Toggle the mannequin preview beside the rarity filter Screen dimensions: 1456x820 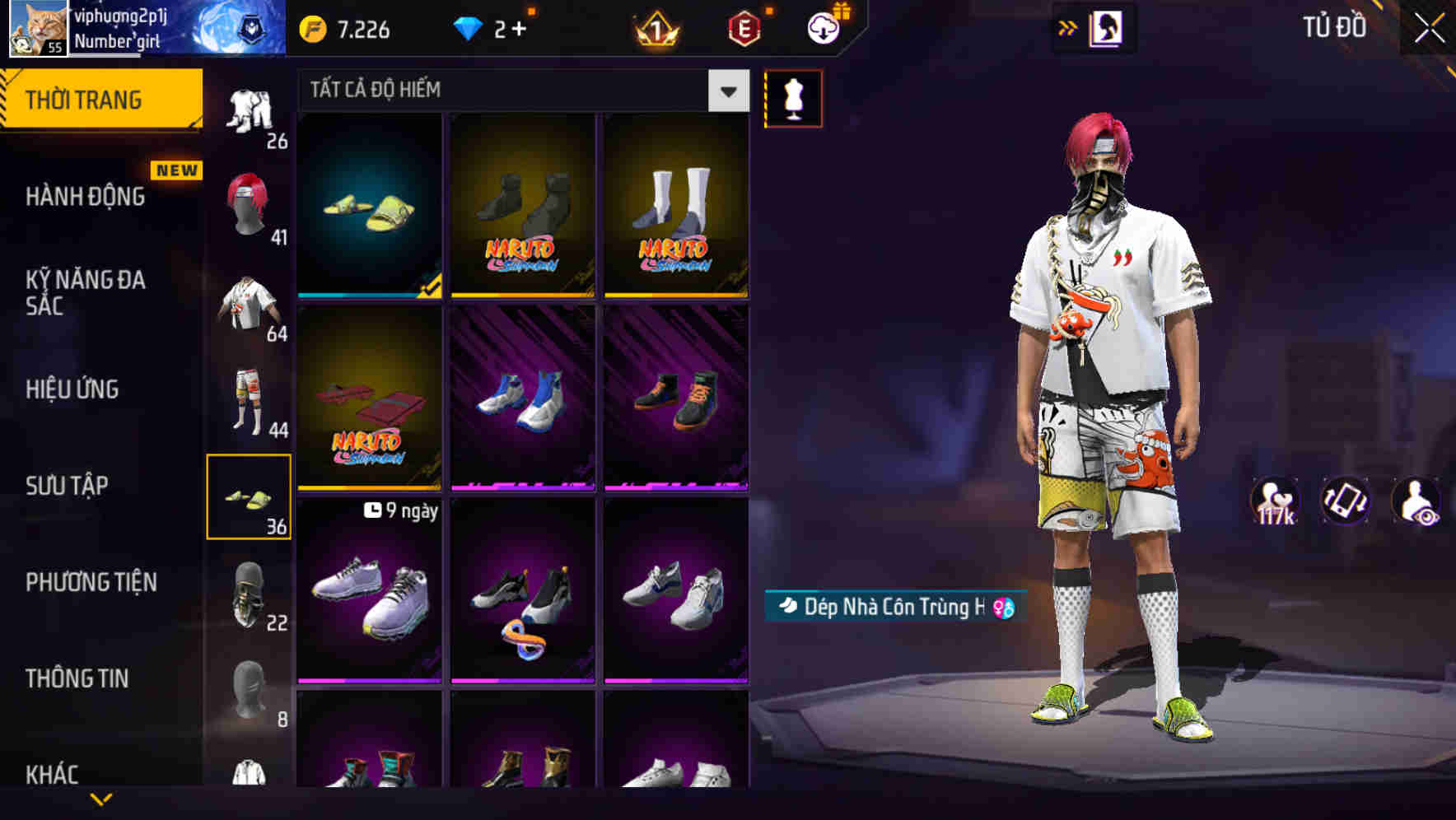792,97
